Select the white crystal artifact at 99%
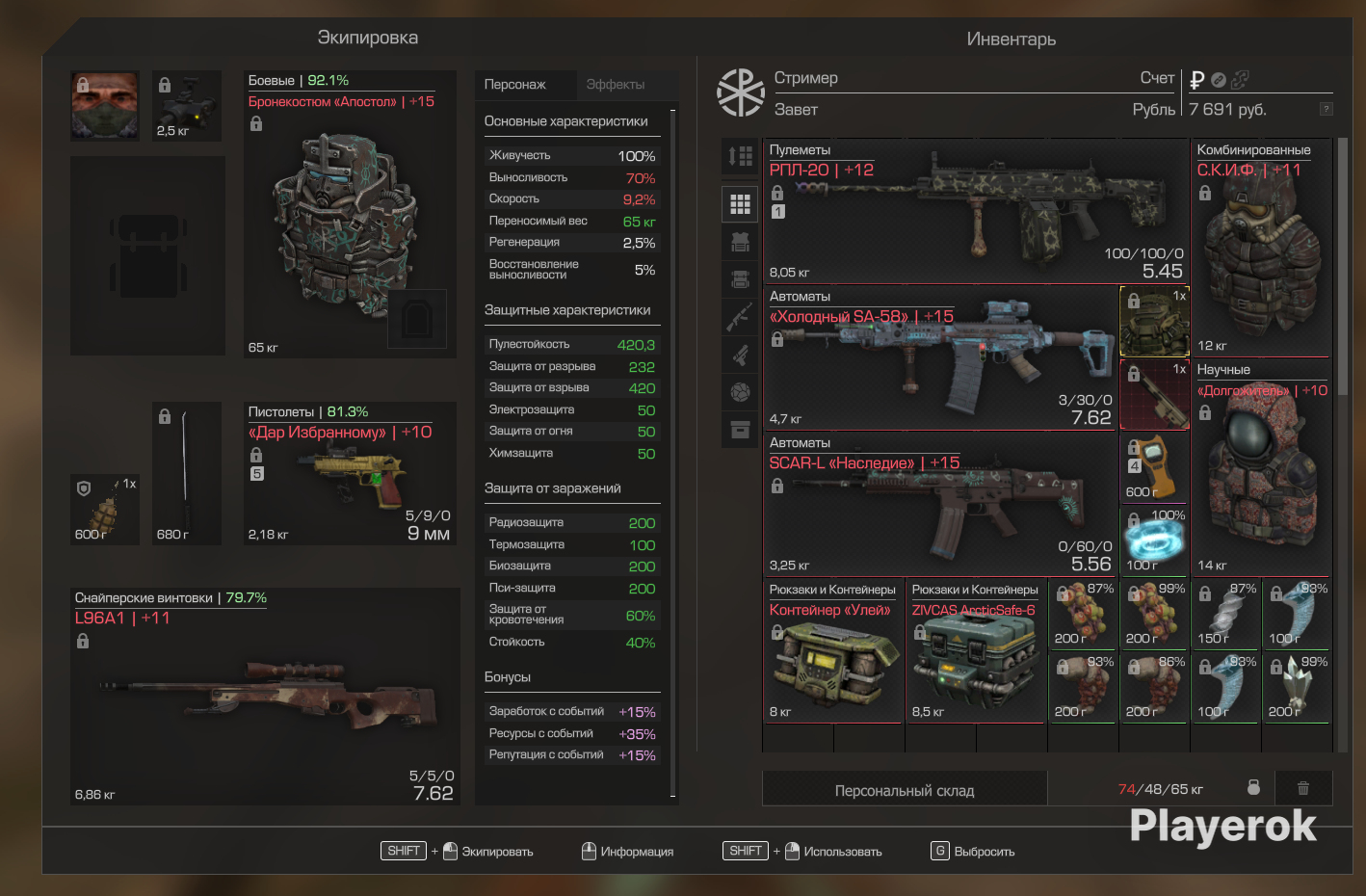 pyautogui.click(x=1297, y=688)
